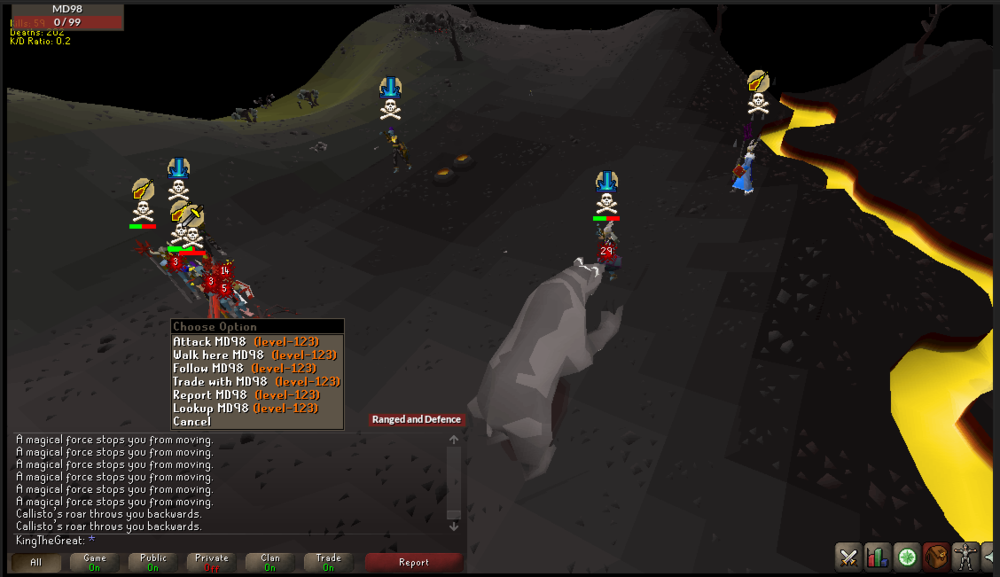1000x577 pixels.
Task: Choose Attack MD98 from the menu
Action: pyautogui.click(x=245, y=342)
